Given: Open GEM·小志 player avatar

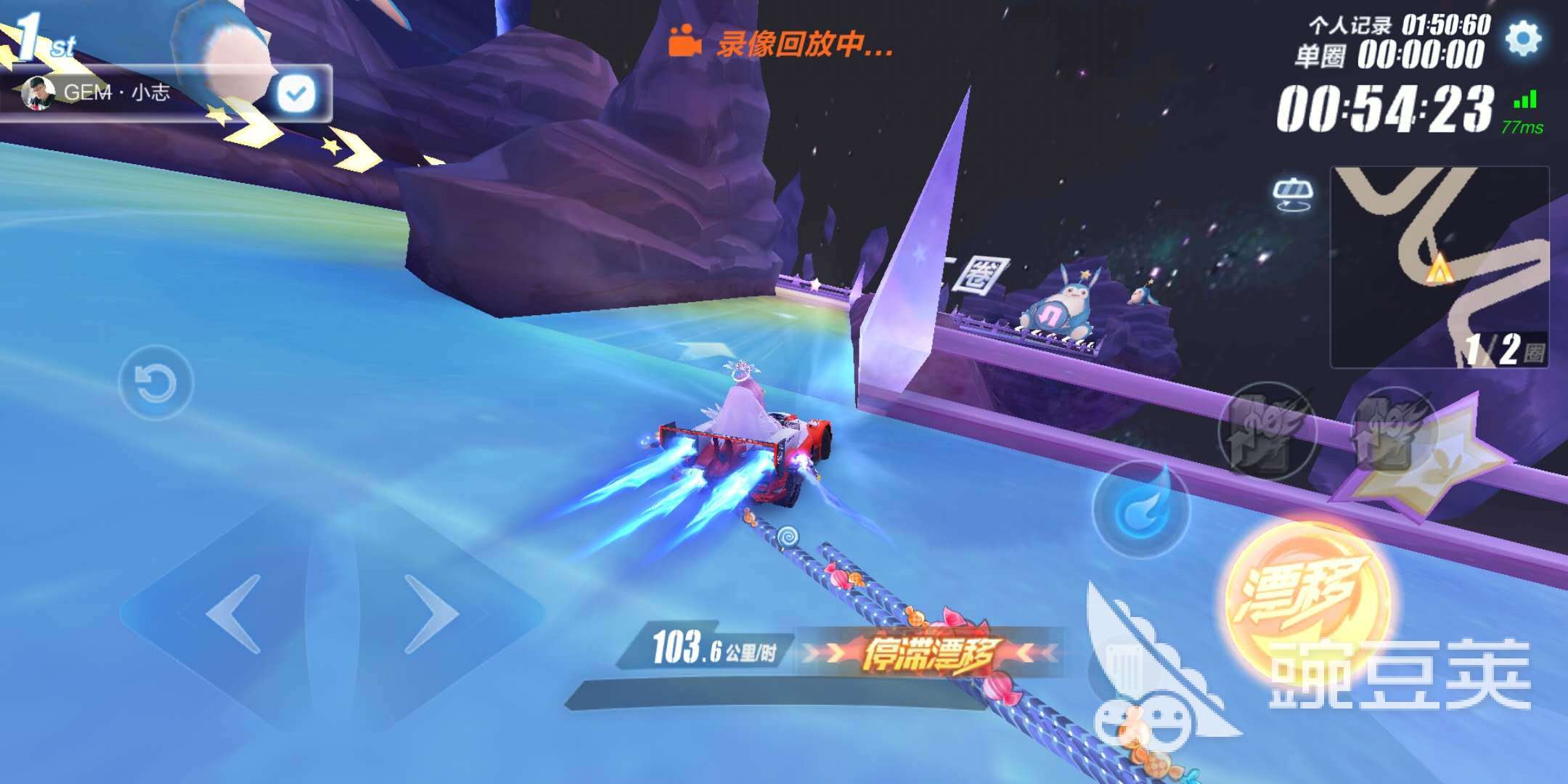Looking at the screenshot, I should click(x=40, y=93).
